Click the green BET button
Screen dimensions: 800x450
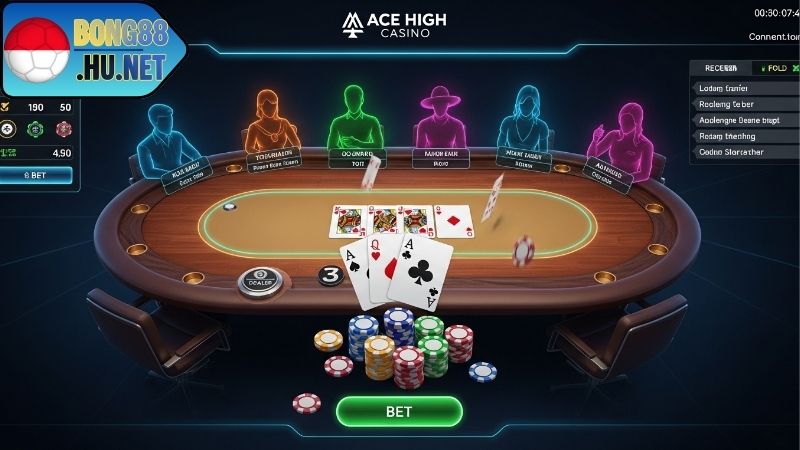(x=399, y=411)
